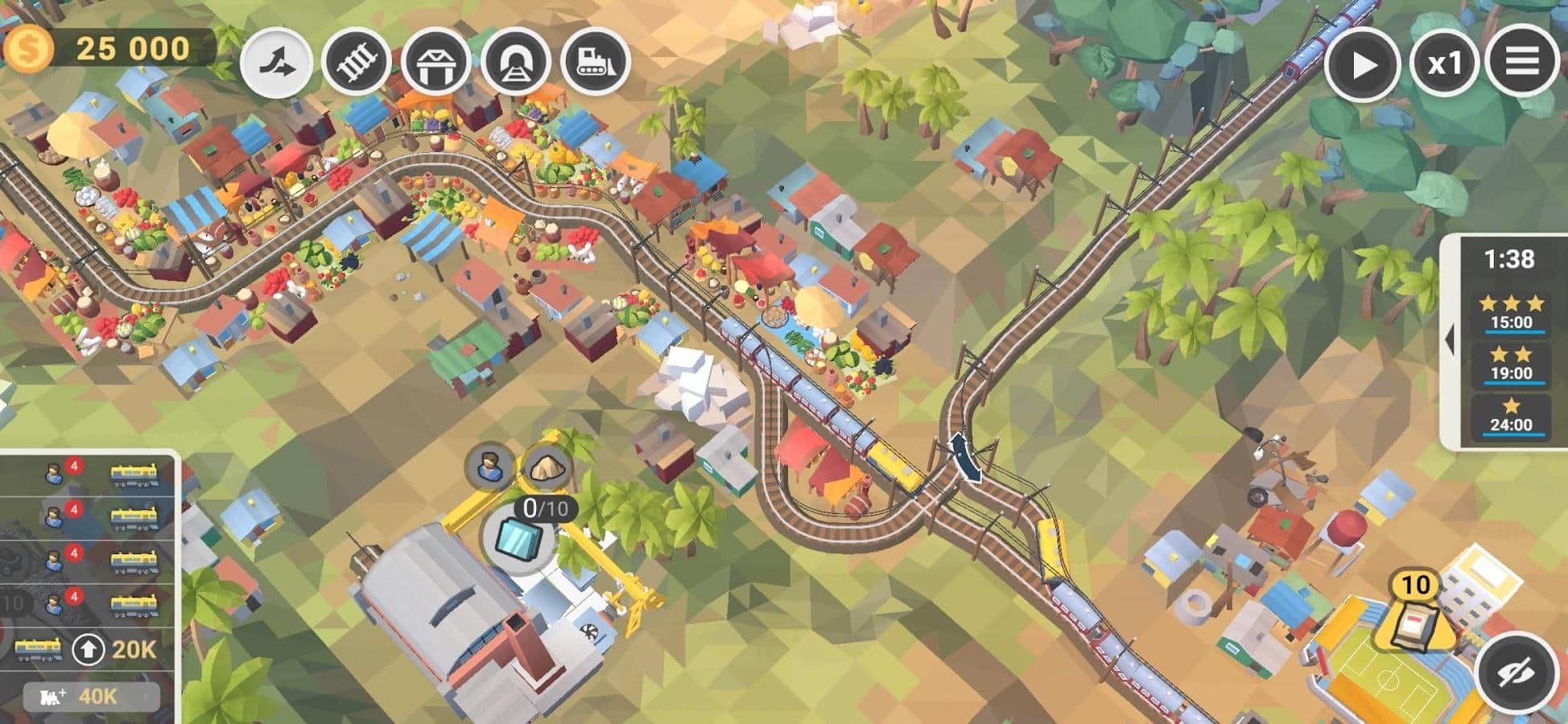Select the sand pile resource icon
1568x724 pixels.
(547, 467)
